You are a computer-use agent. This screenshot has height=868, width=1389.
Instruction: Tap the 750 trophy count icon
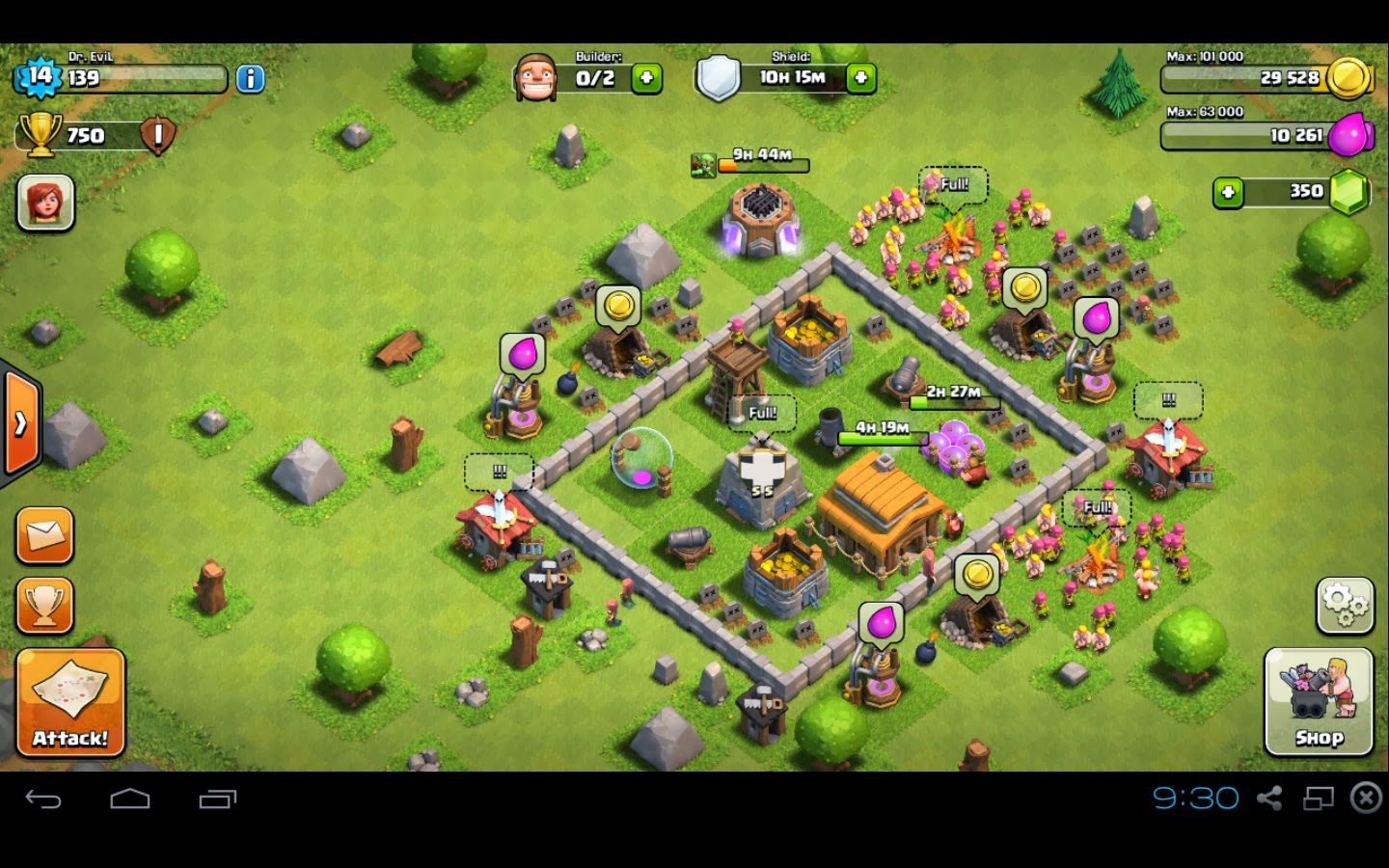[41, 134]
